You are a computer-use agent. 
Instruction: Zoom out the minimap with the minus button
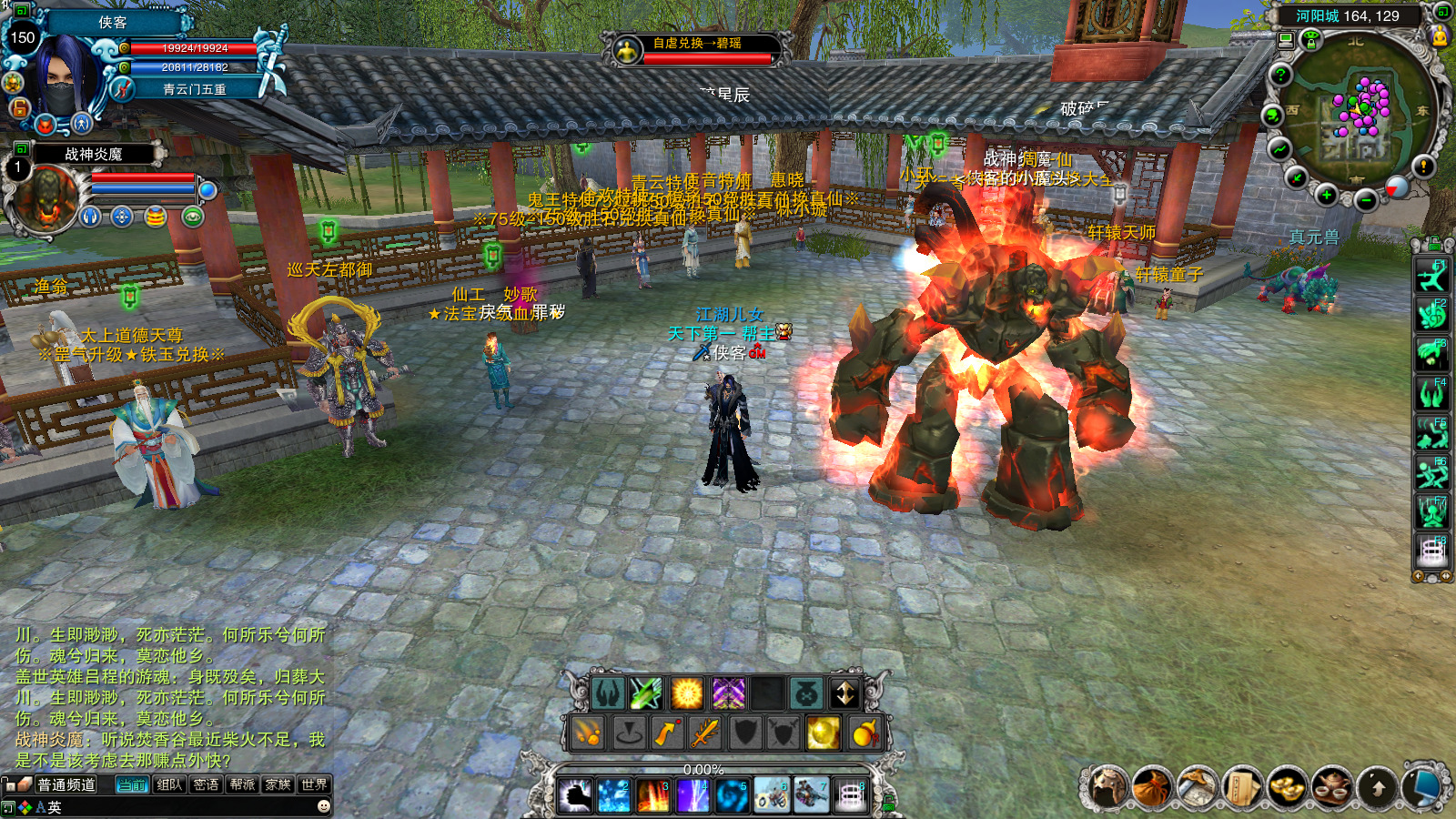(1365, 200)
